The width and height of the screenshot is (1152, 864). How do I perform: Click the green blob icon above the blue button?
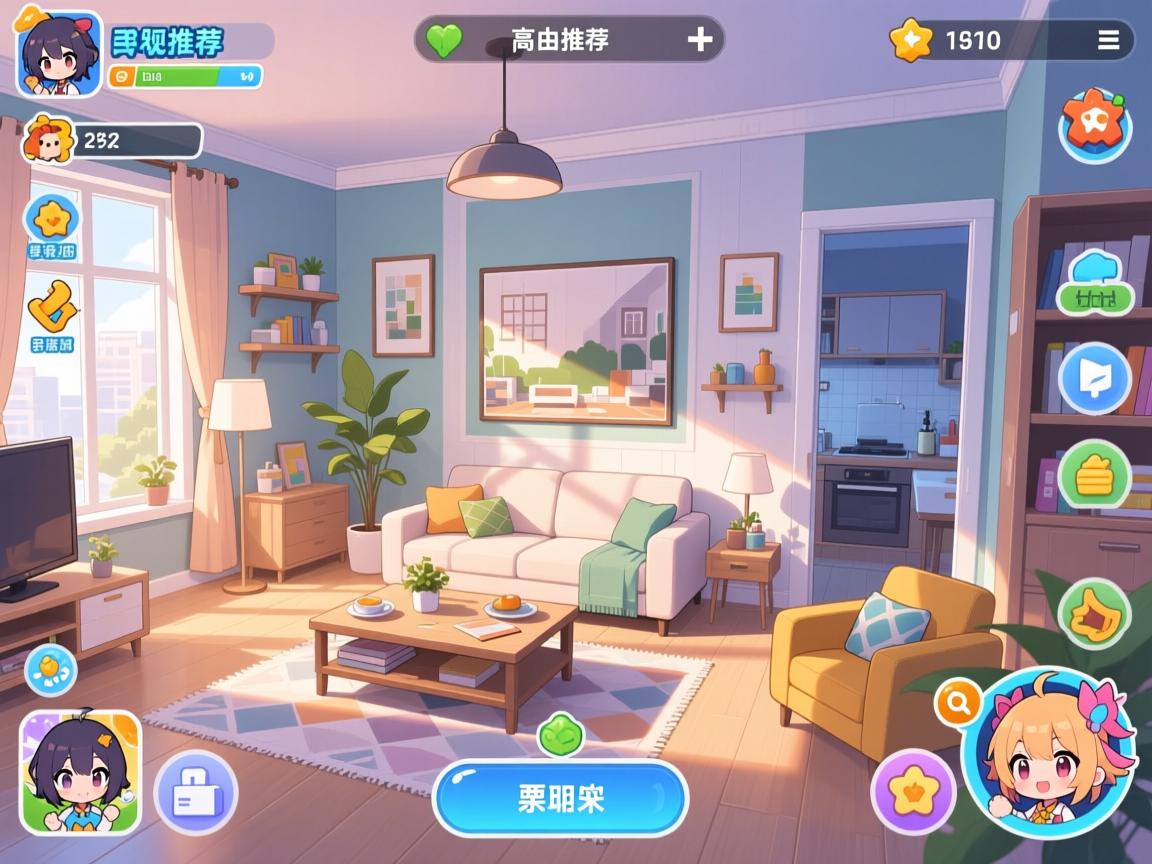(x=561, y=736)
